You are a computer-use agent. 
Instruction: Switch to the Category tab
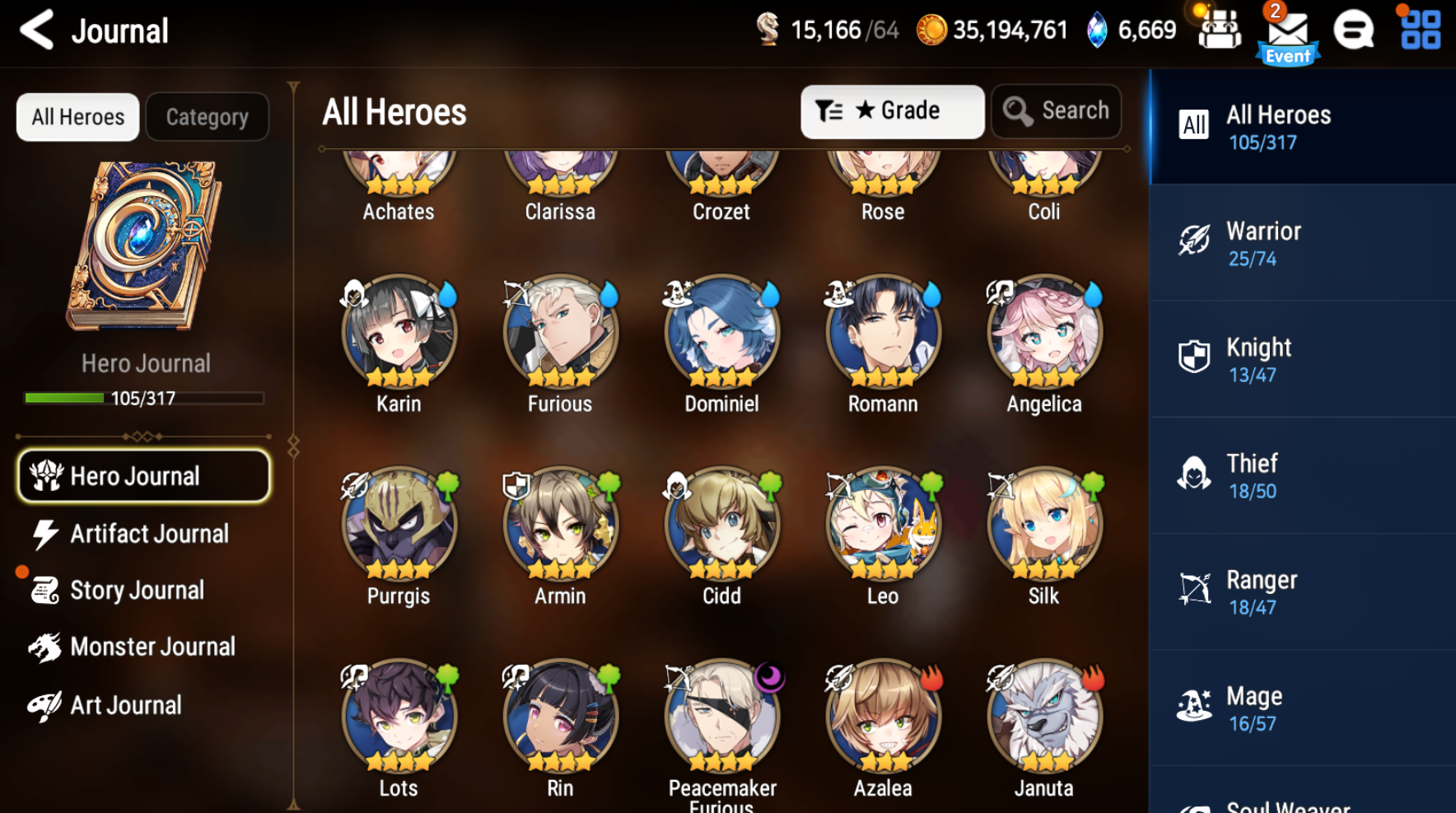(x=207, y=116)
